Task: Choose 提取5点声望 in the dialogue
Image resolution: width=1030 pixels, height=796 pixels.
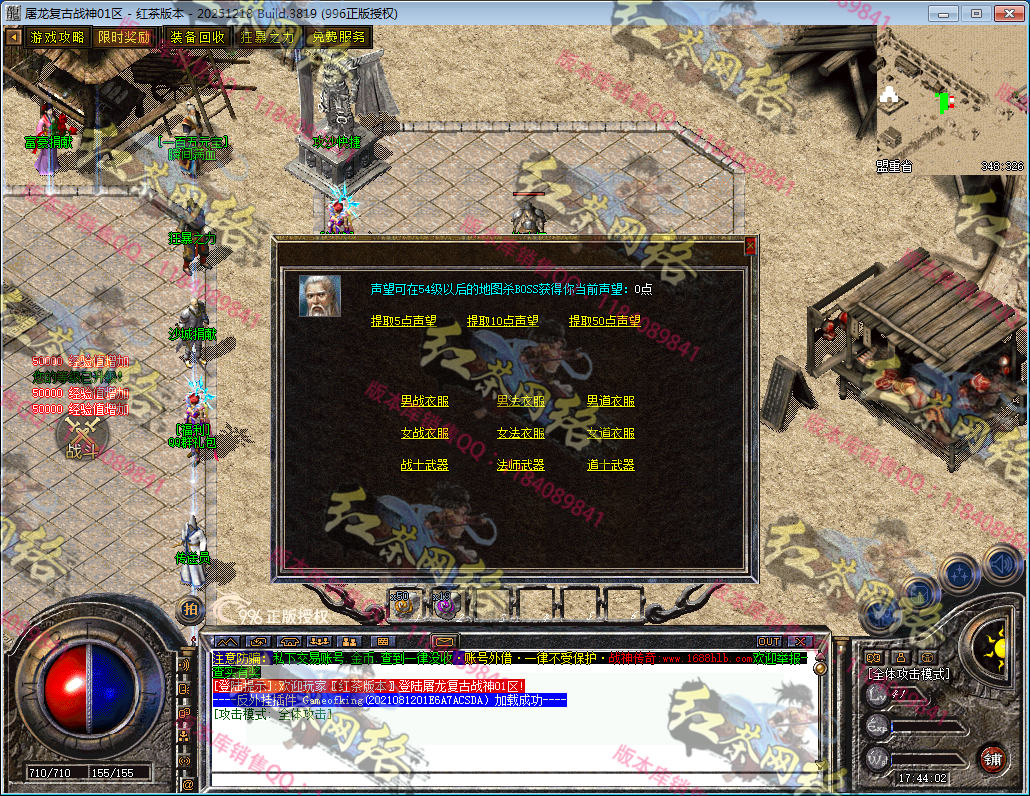Action: pos(403,321)
